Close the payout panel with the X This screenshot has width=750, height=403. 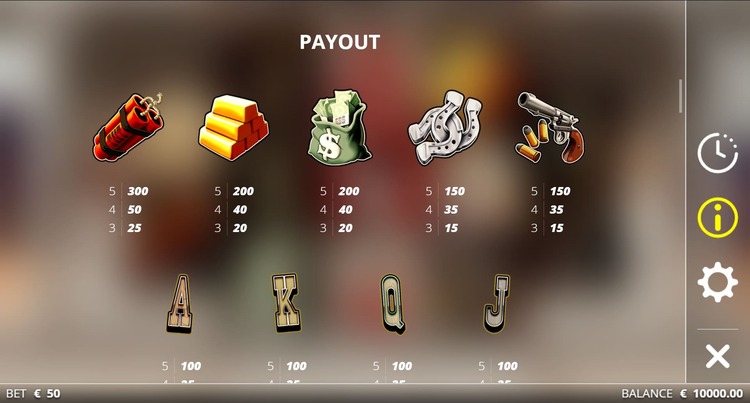click(717, 355)
